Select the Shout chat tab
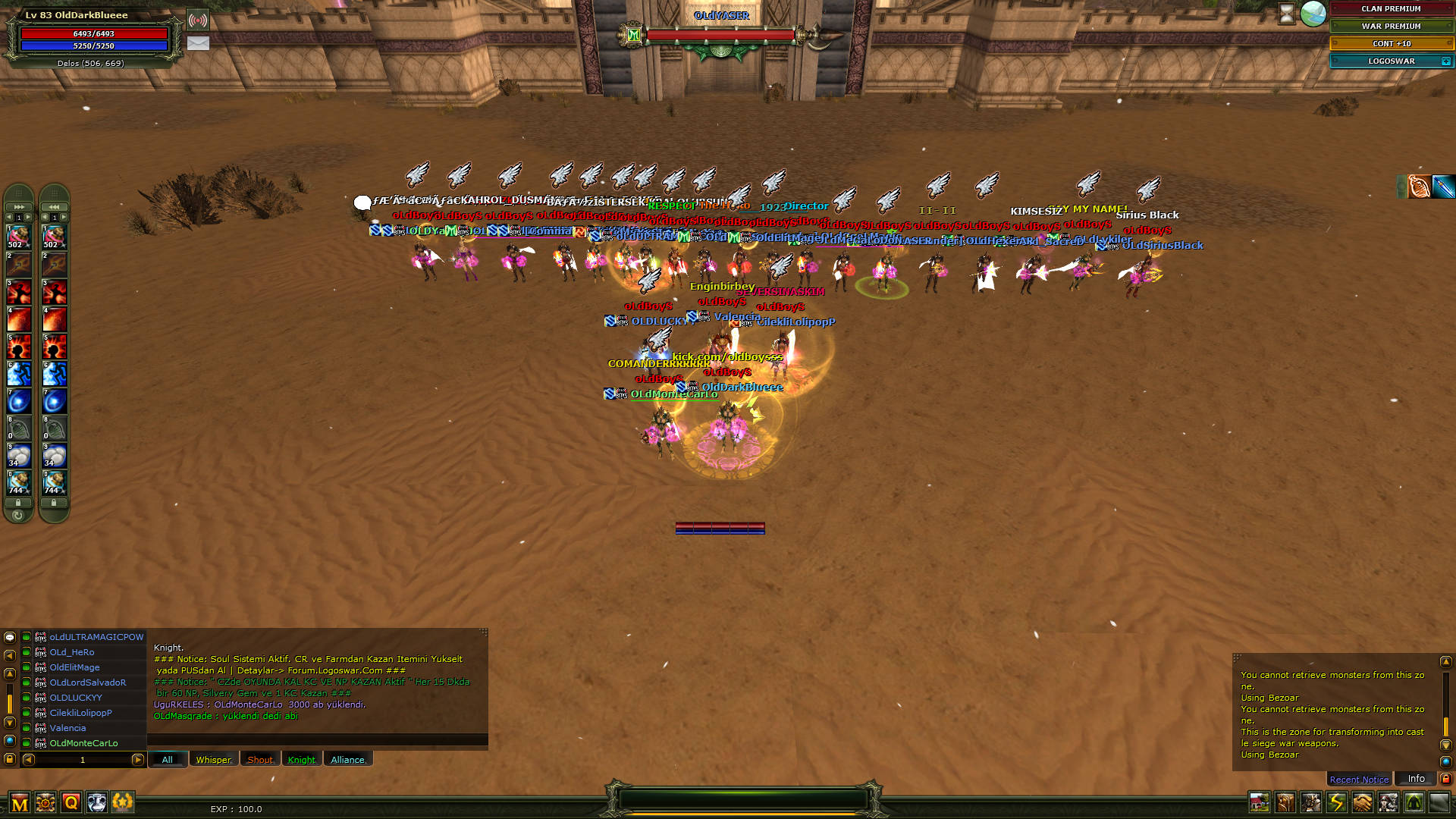Viewport: 1456px width, 819px height. [x=260, y=759]
